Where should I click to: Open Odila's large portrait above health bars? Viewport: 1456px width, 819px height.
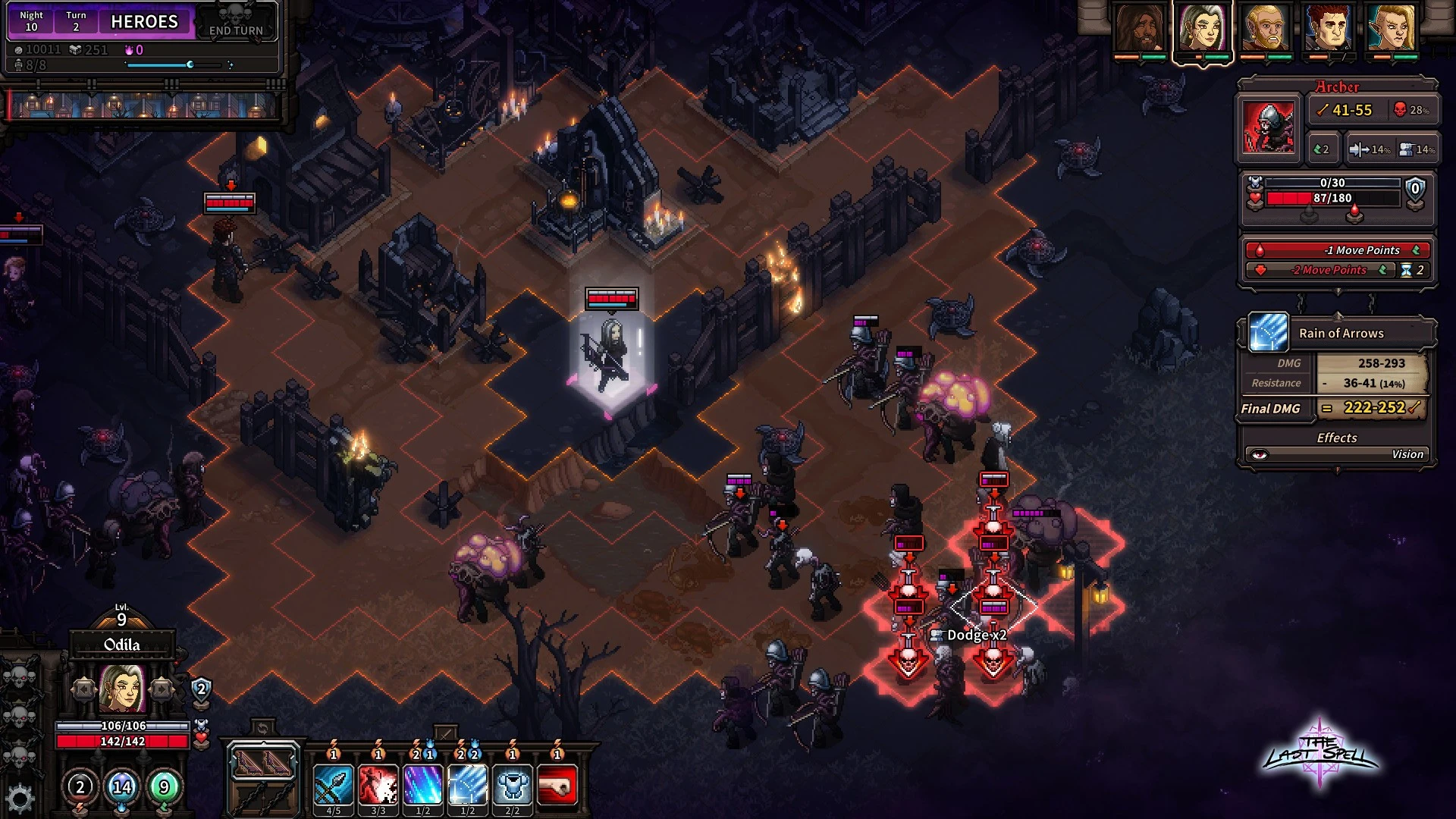click(122, 689)
